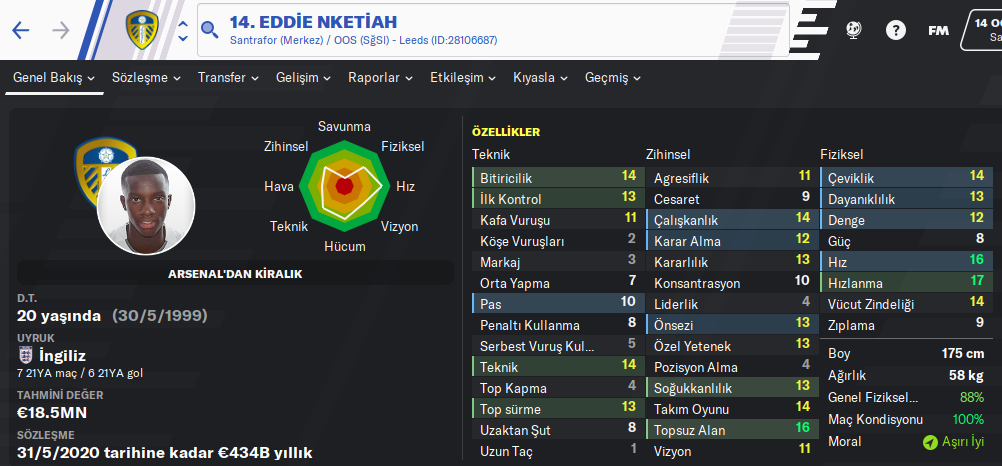The height and width of the screenshot is (466, 1002).
Task: Go forward with the right arrow
Action: pos(61,30)
